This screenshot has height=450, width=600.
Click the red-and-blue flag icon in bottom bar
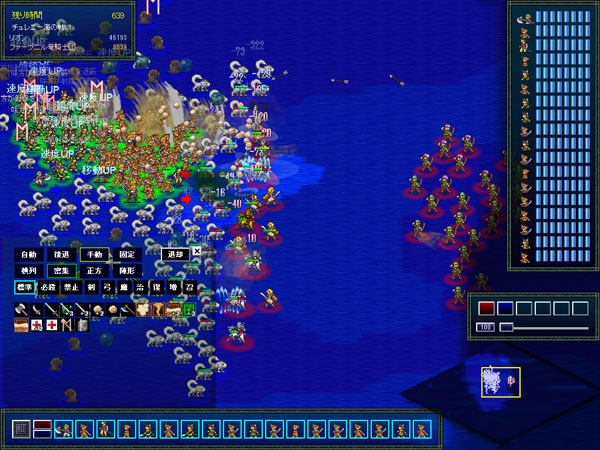coord(42,429)
